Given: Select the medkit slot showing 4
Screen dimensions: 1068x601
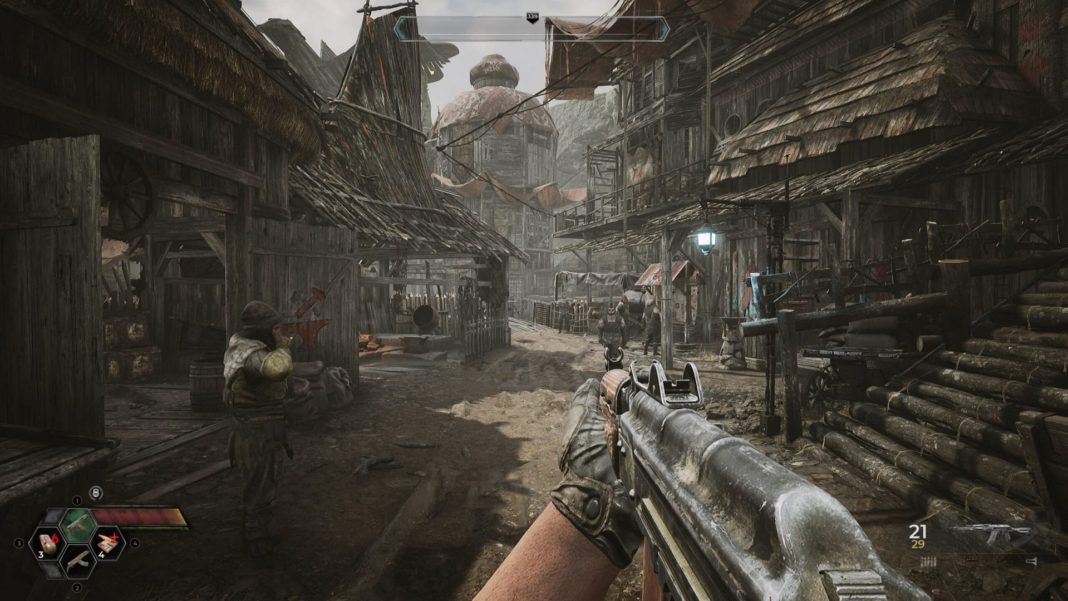Looking at the screenshot, I should click(x=108, y=543).
